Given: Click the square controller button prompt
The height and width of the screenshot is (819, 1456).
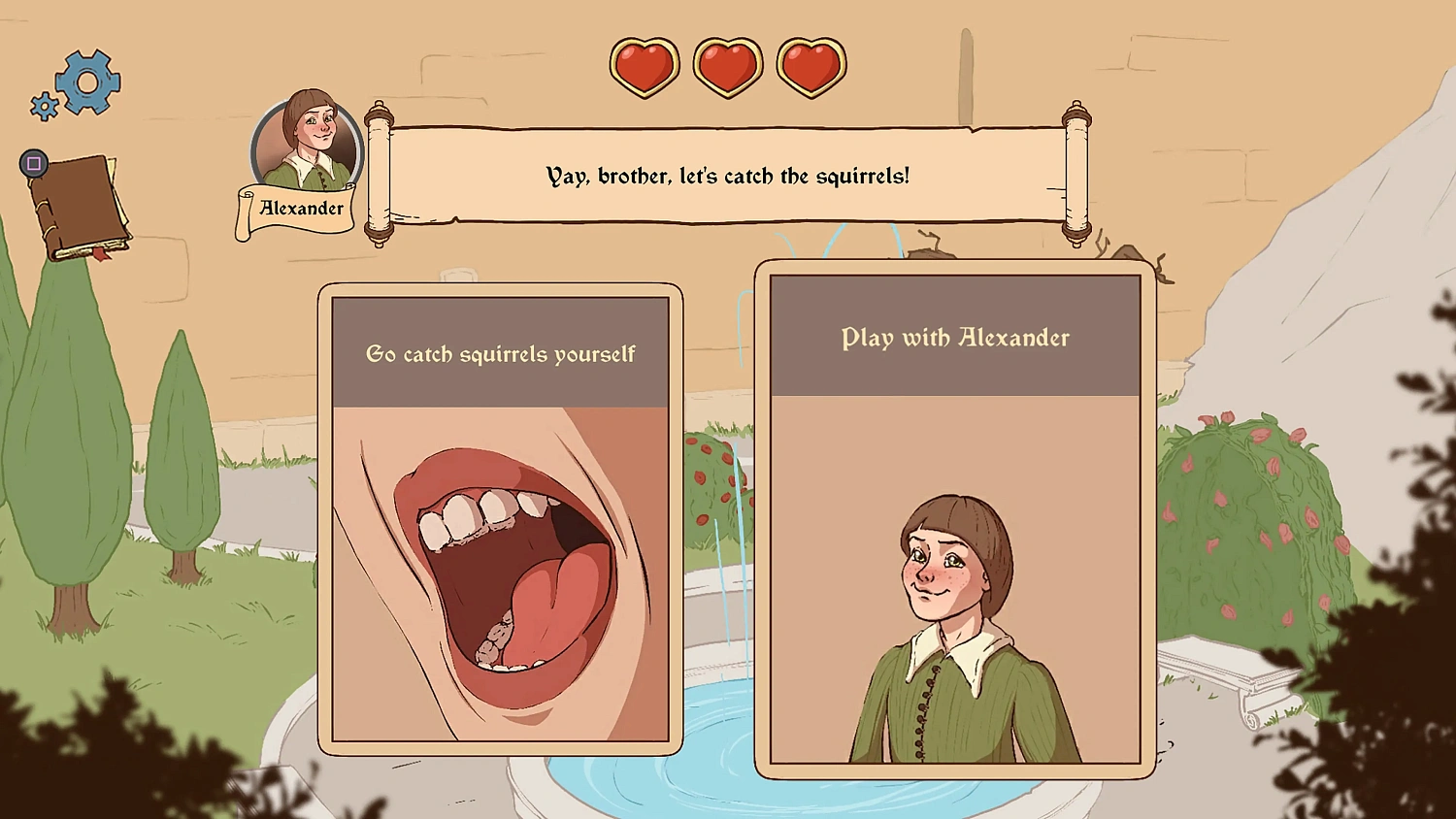Looking at the screenshot, I should [32, 162].
